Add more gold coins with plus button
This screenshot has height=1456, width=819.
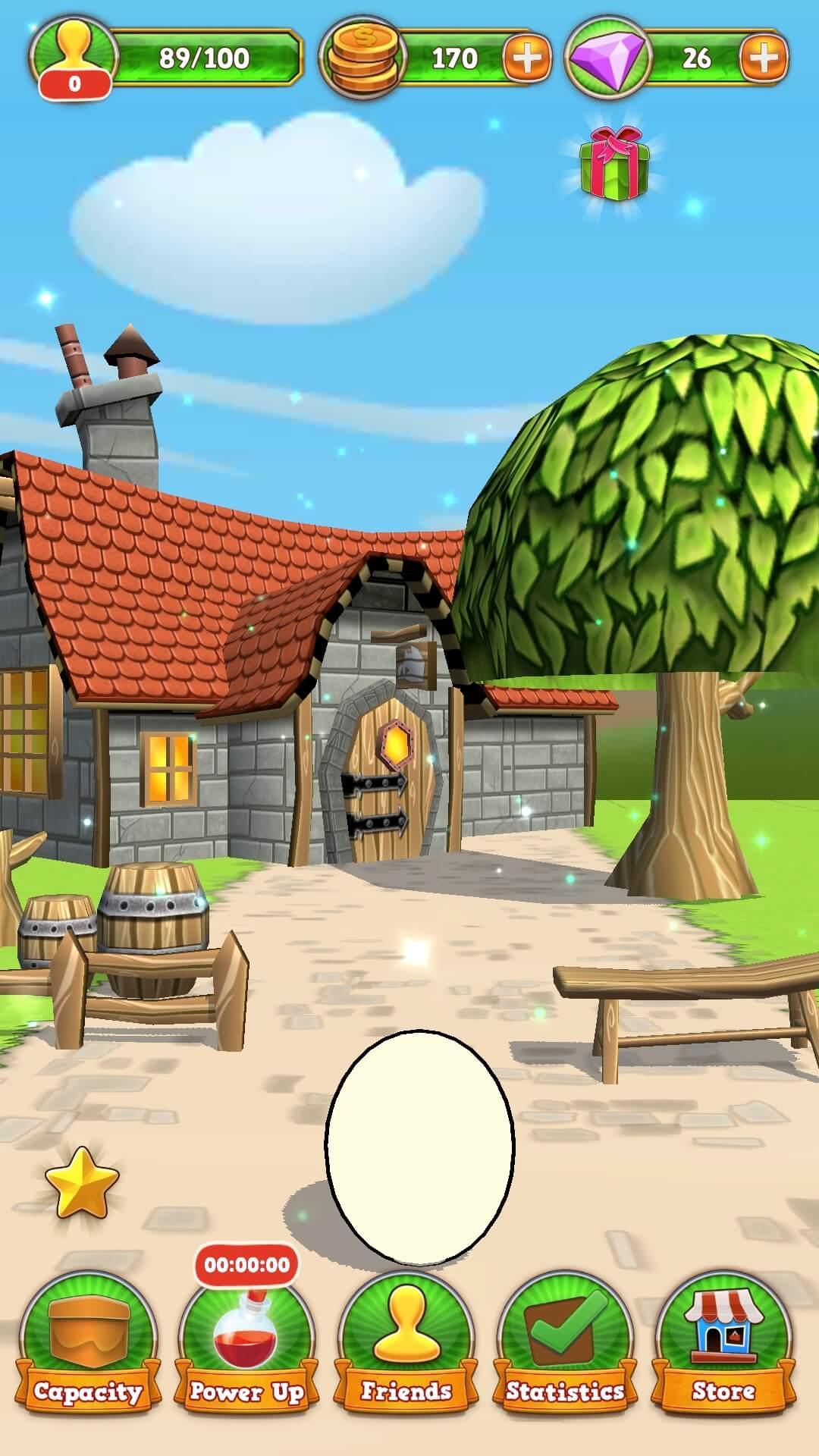526,58
